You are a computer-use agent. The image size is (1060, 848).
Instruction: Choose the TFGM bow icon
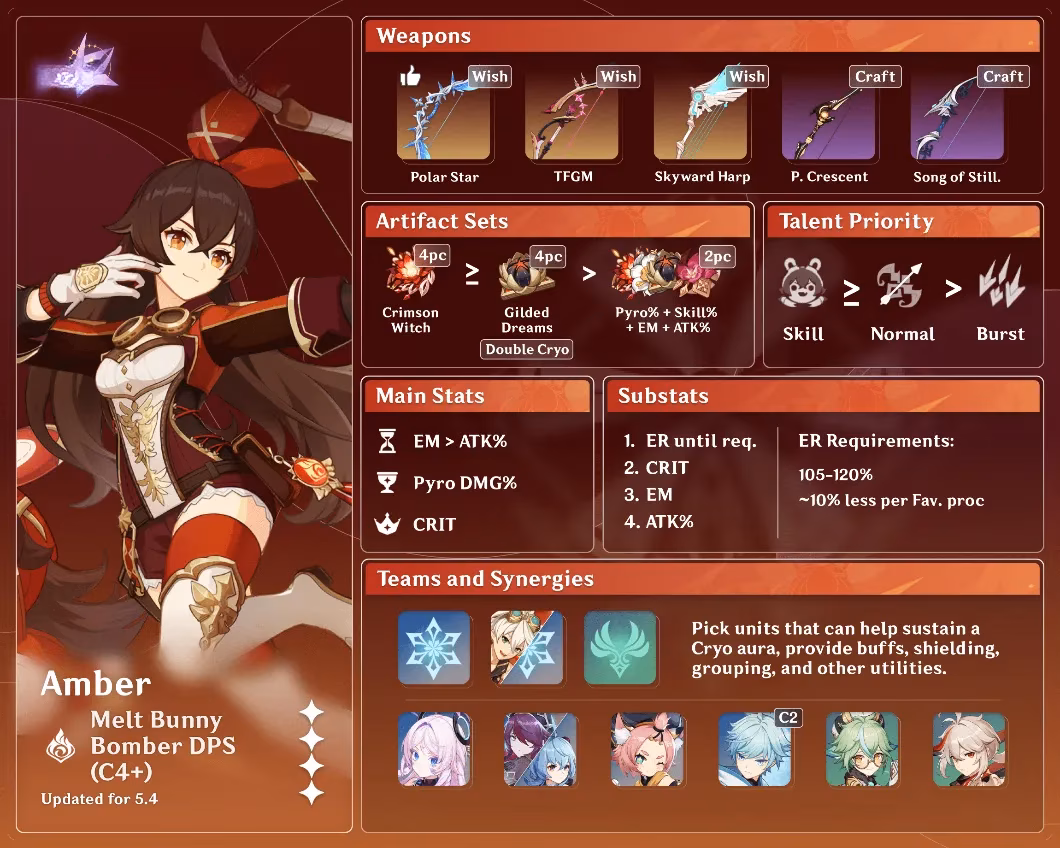[572, 115]
